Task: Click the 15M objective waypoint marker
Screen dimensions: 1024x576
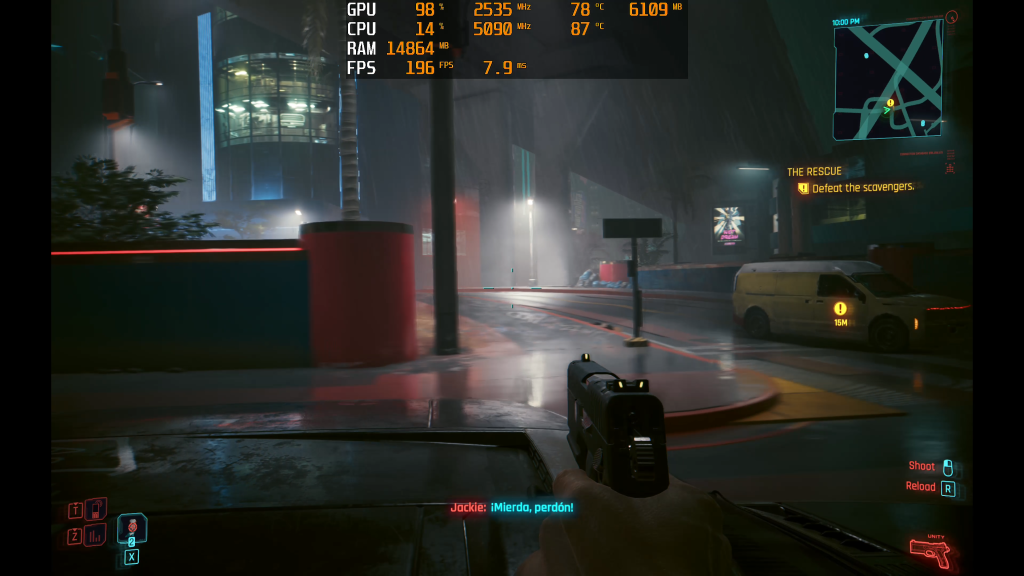Action: click(840, 309)
